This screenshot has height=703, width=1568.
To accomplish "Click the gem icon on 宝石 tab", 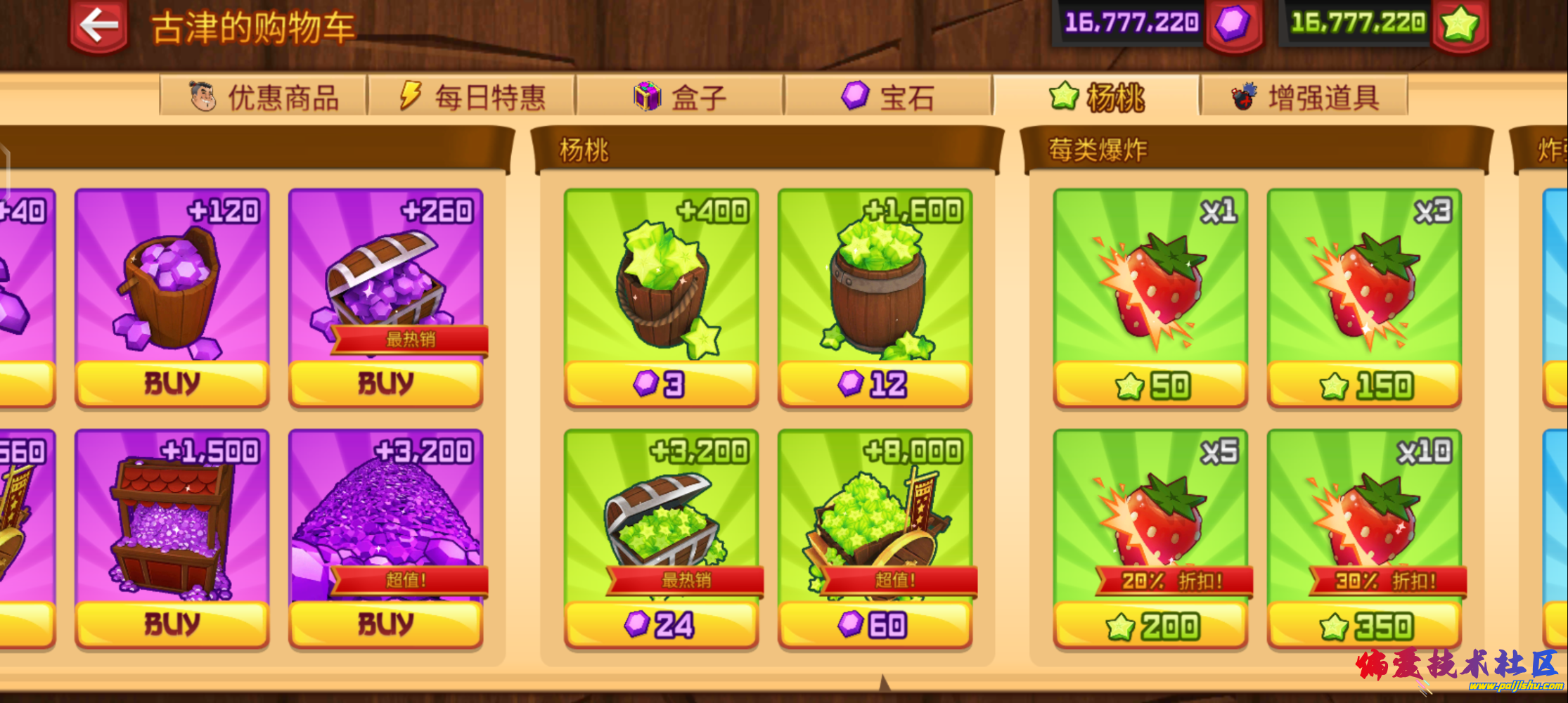I will 854,93.
